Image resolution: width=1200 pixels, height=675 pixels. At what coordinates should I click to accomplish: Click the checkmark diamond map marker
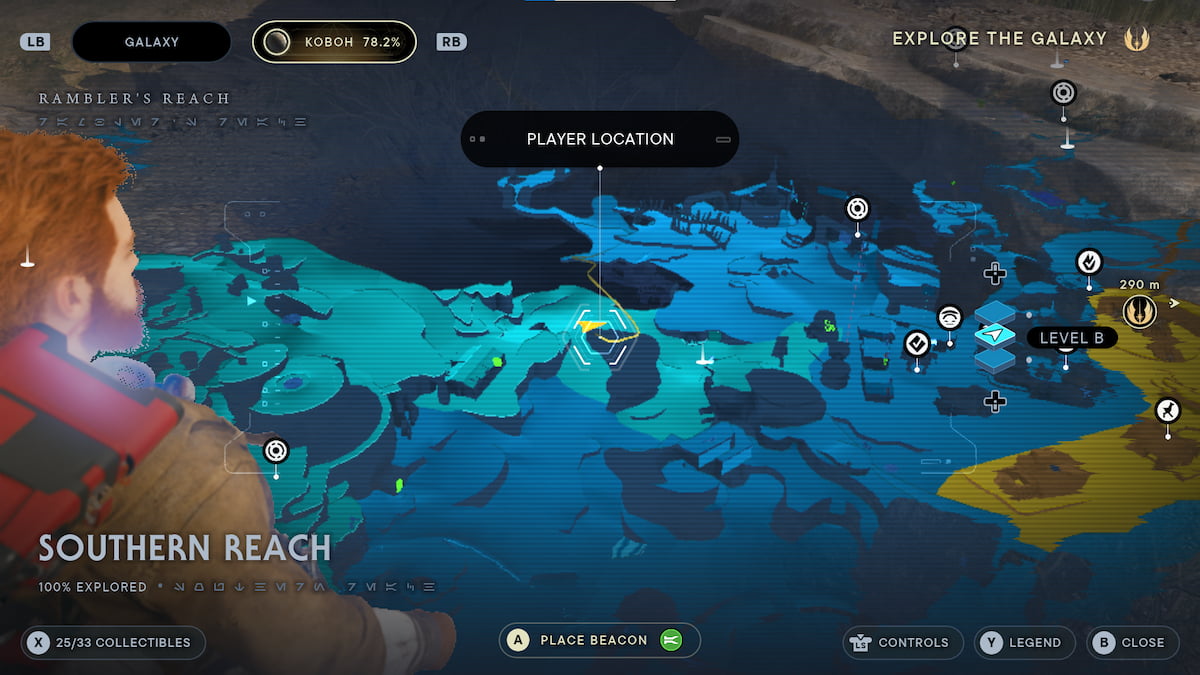(917, 344)
